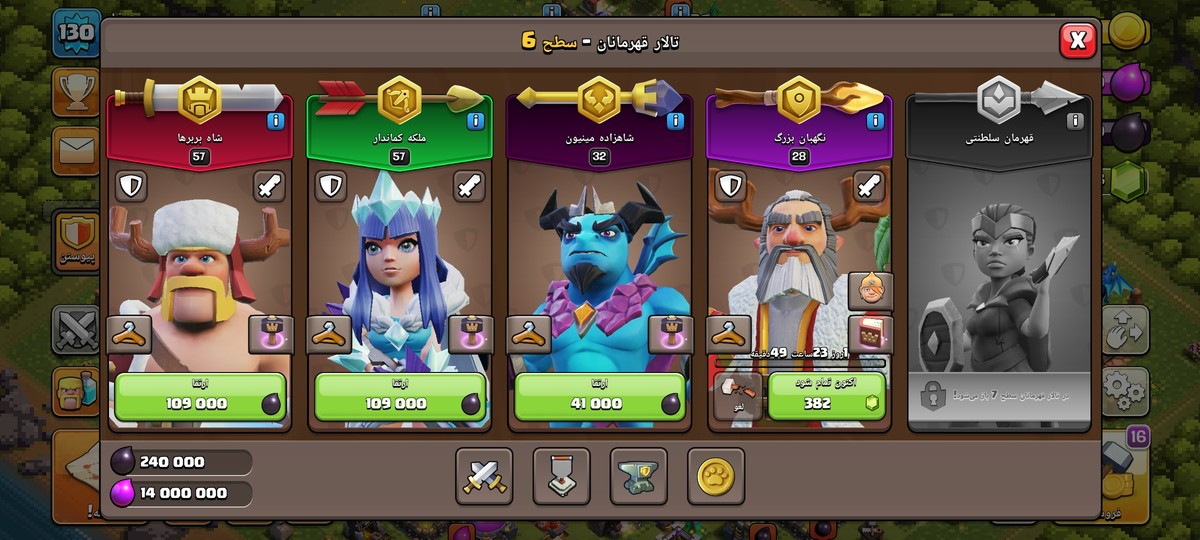Image resolution: width=1200 pixels, height=540 pixels.
Task: Show Barbarian King info
Action: tap(275, 122)
